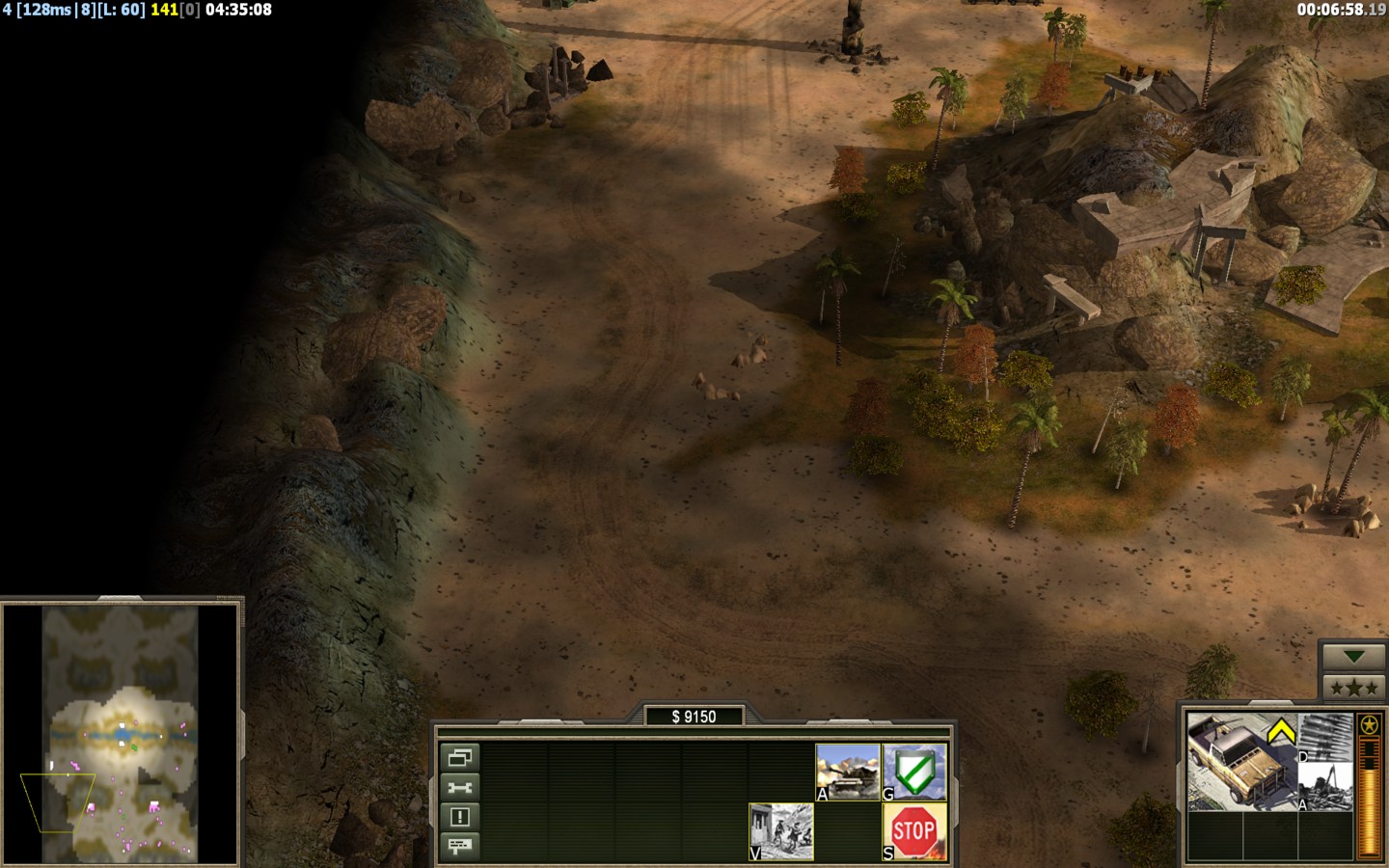Click the red STOP command
The width and height of the screenshot is (1389, 868).
tap(914, 831)
